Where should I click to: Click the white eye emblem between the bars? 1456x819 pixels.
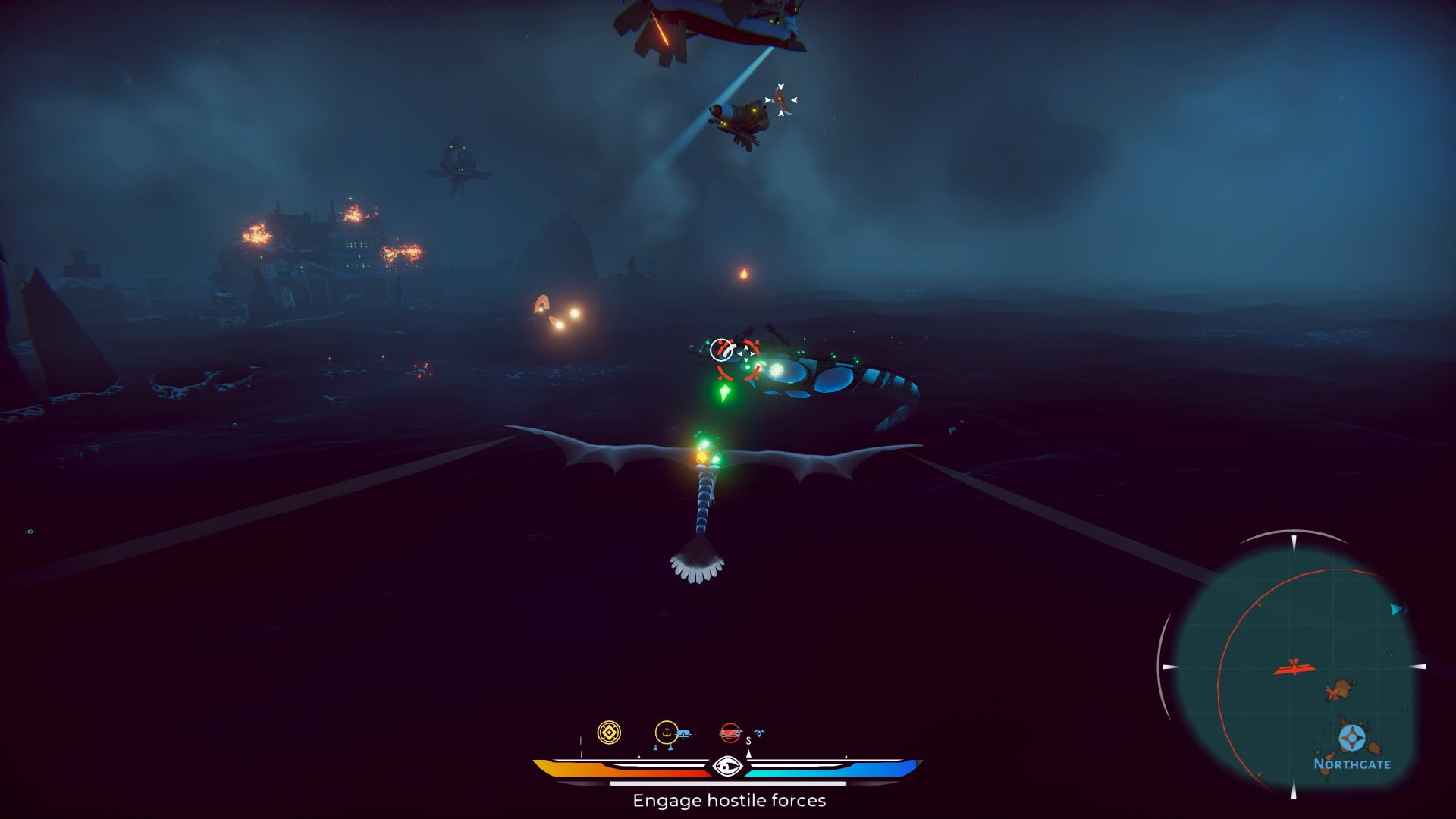tap(727, 767)
